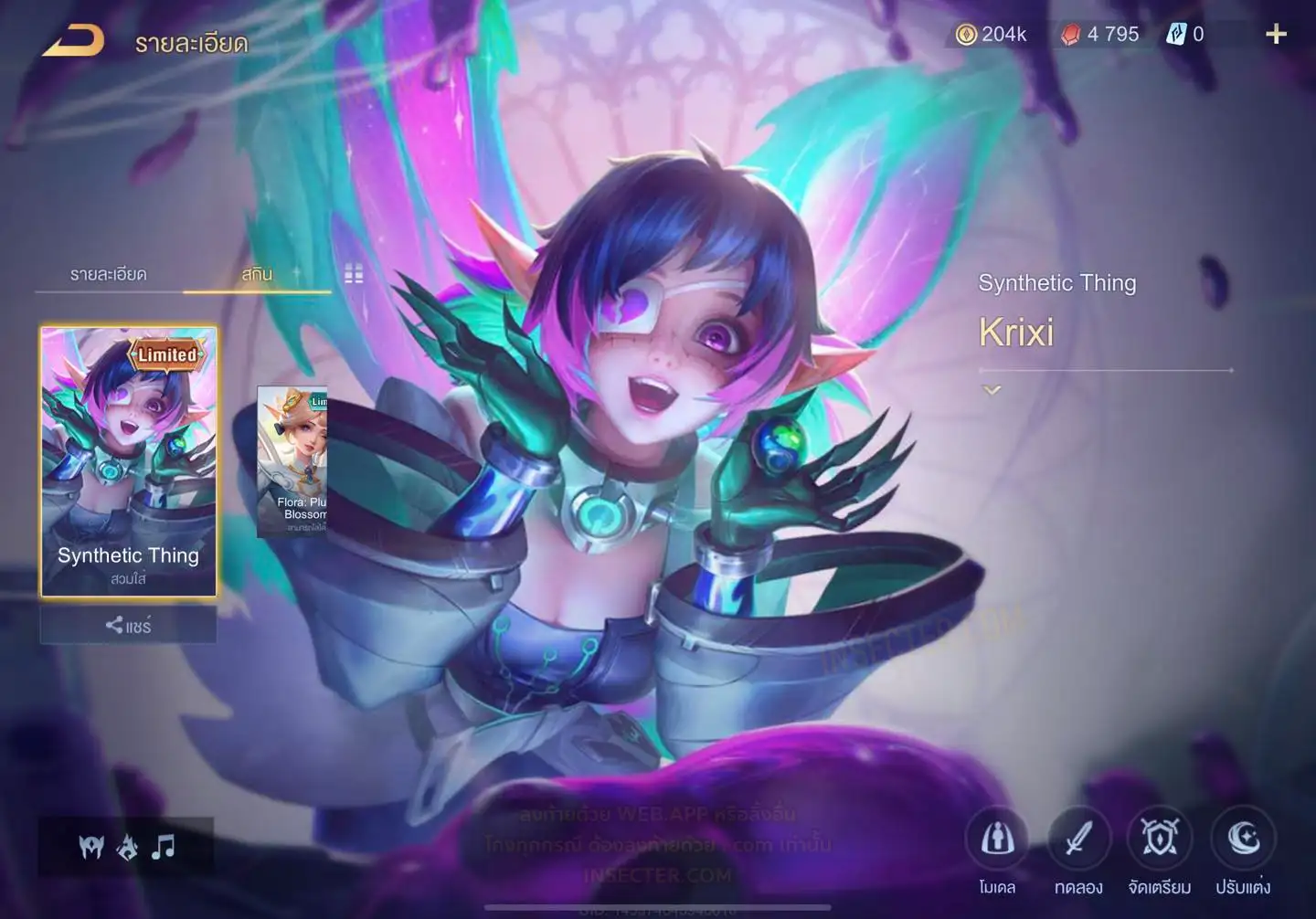1316x919 pixels.
Task: Go back using the arrow button
Action: [x=73, y=41]
